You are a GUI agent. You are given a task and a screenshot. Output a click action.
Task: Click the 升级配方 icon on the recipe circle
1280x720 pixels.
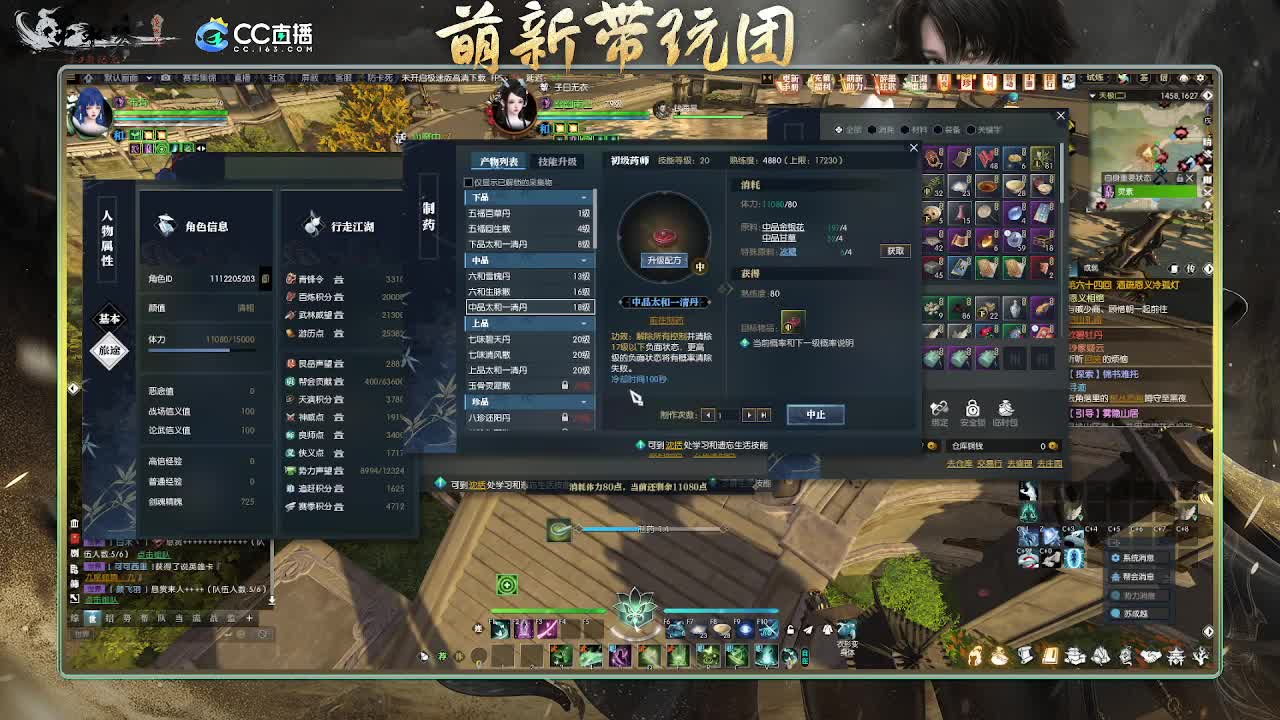(664, 261)
